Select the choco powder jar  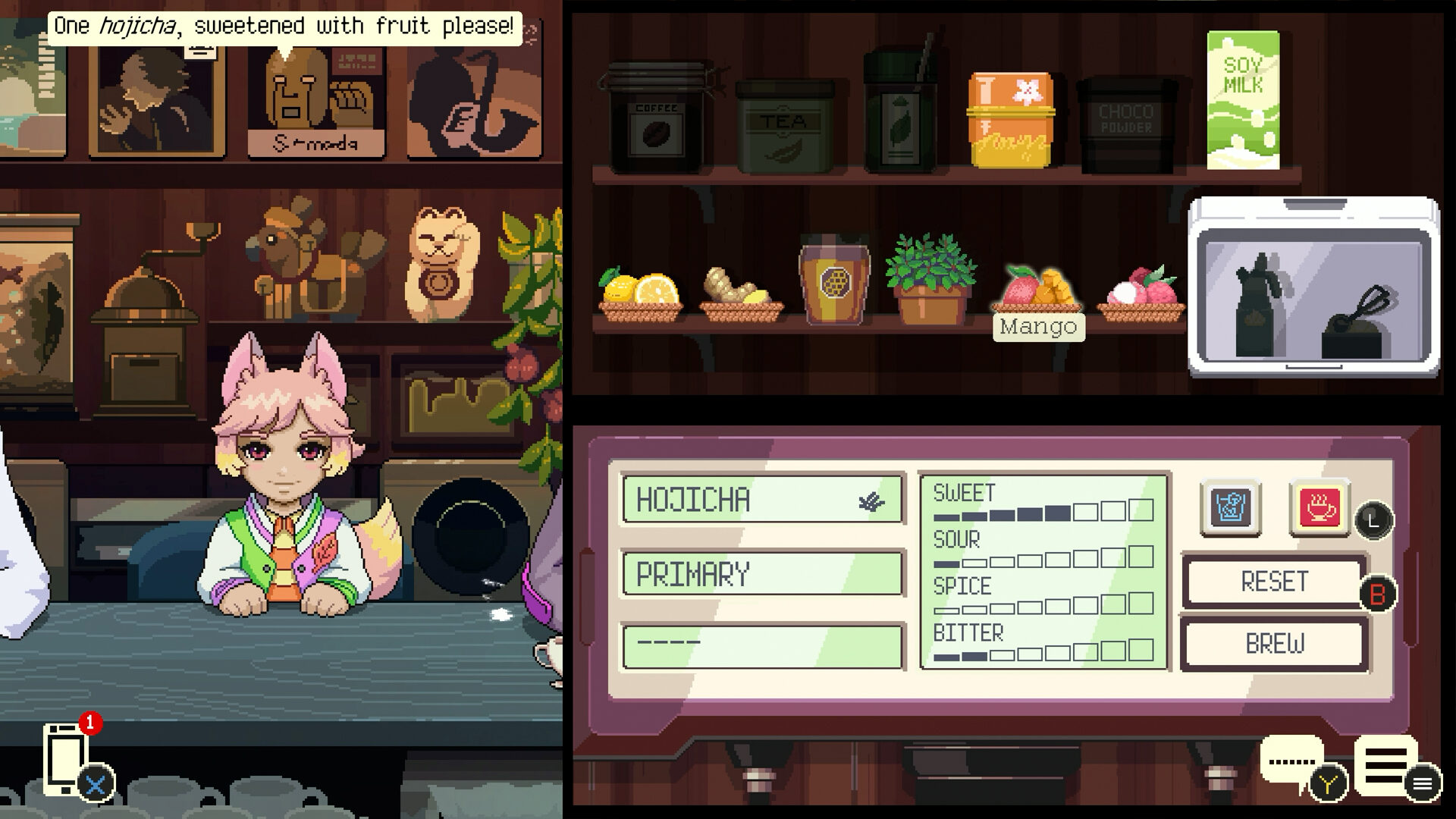coord(1126,125)
